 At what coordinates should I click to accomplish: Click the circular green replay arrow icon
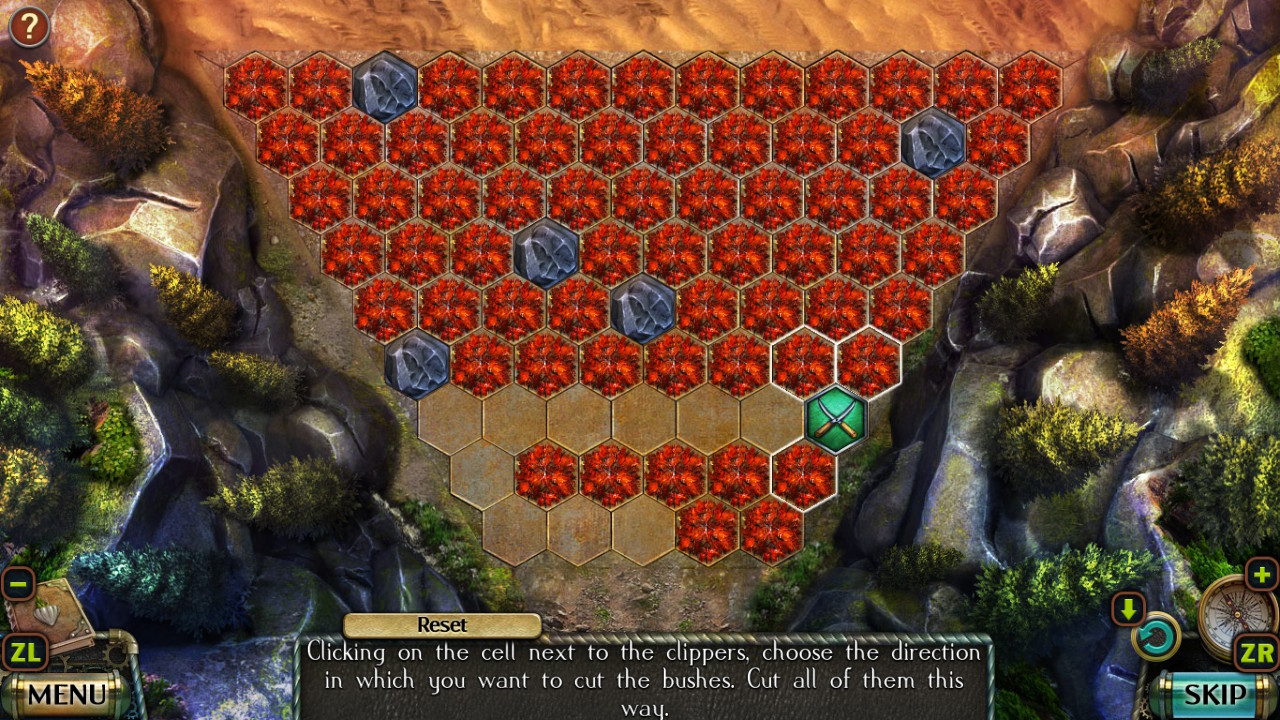(1157, 638)
